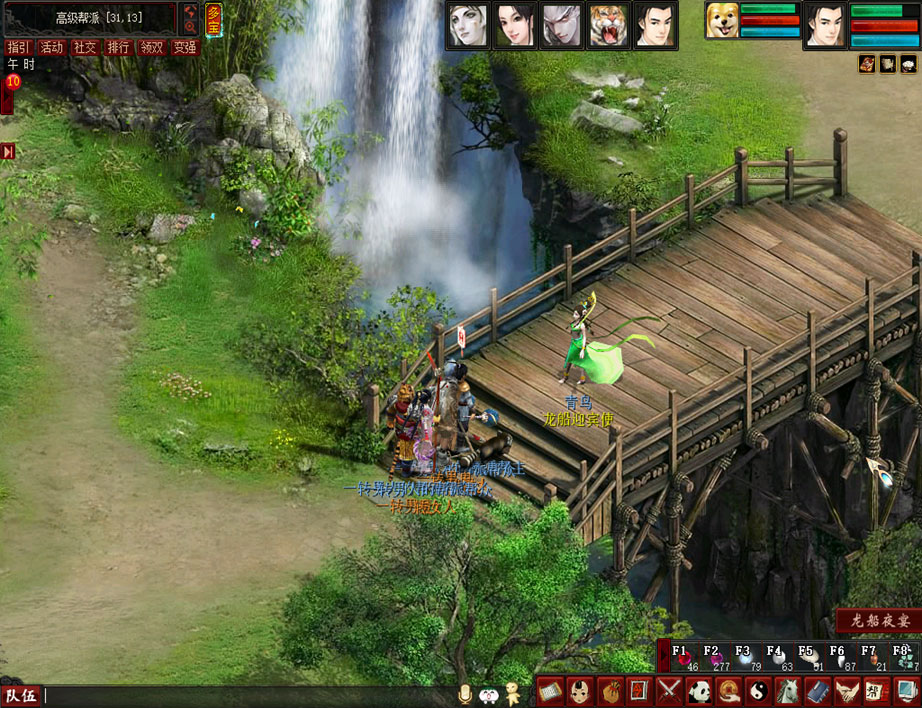Click the 领双 button
The width and height of the screenshot is (922, 708).
pos(151,47)
